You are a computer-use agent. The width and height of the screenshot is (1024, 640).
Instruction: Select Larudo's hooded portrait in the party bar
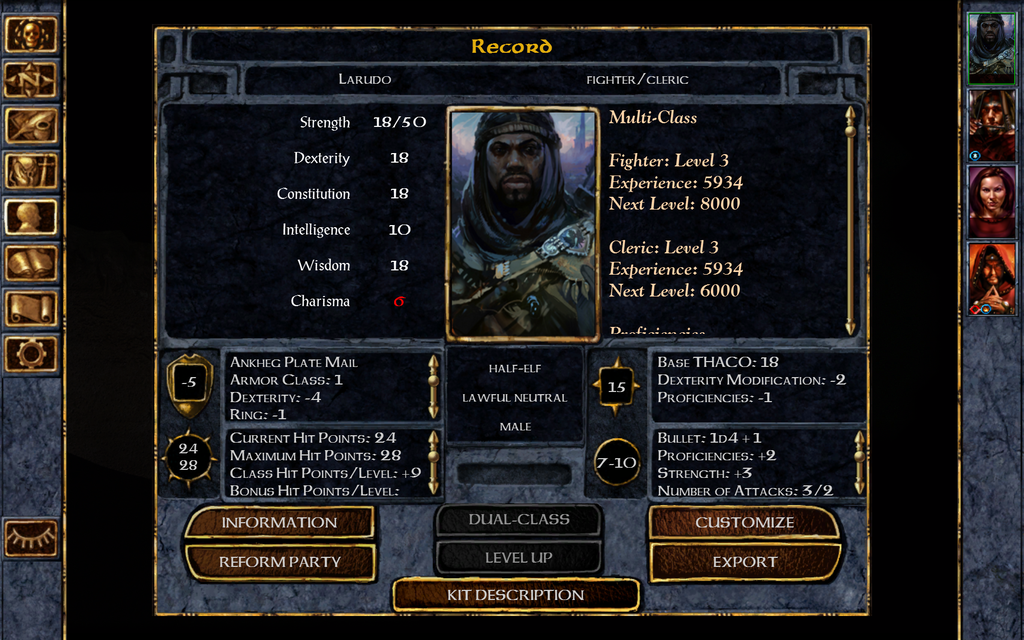point(991,46)
